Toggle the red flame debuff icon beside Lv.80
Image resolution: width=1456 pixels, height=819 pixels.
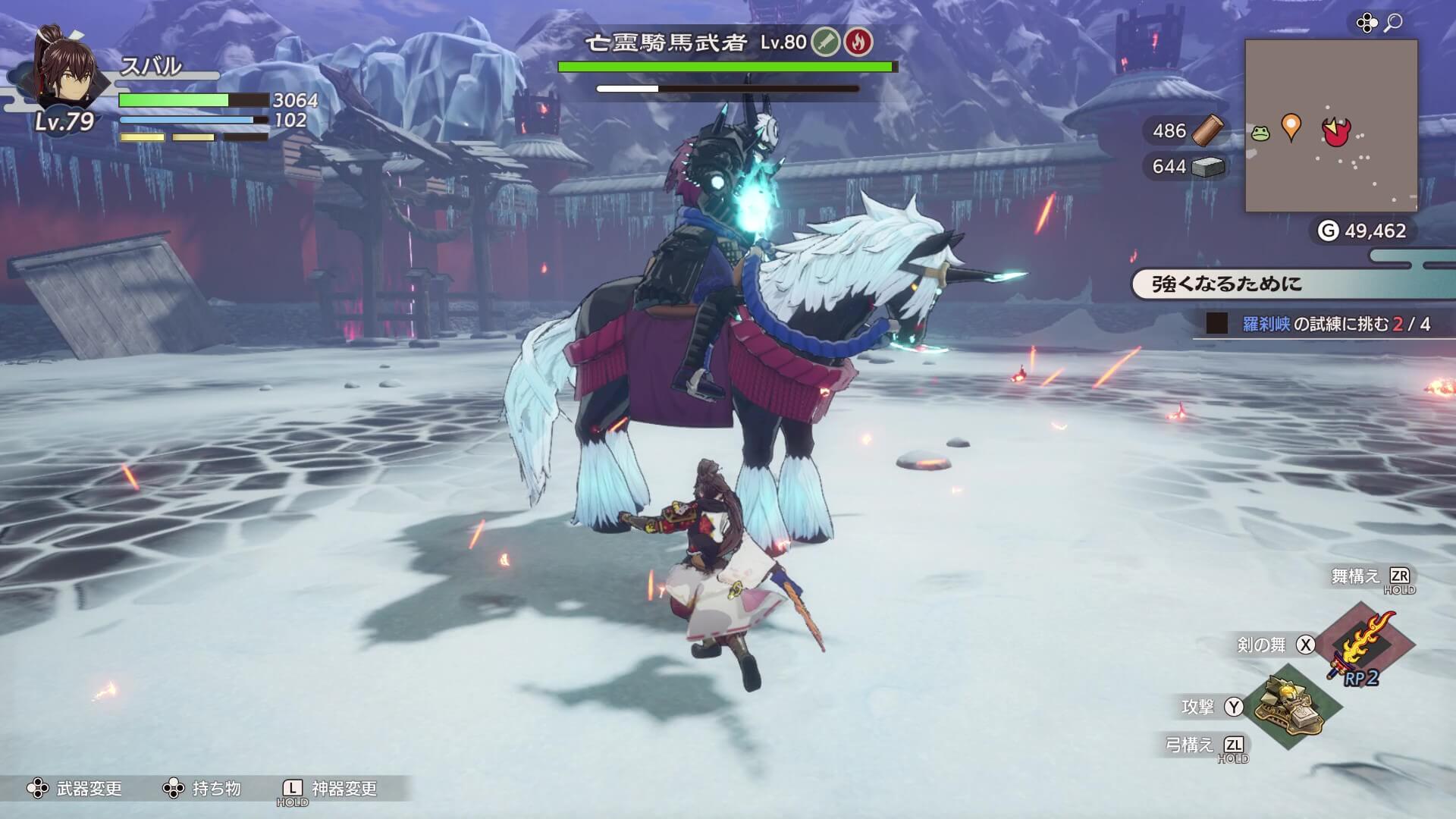860,43
